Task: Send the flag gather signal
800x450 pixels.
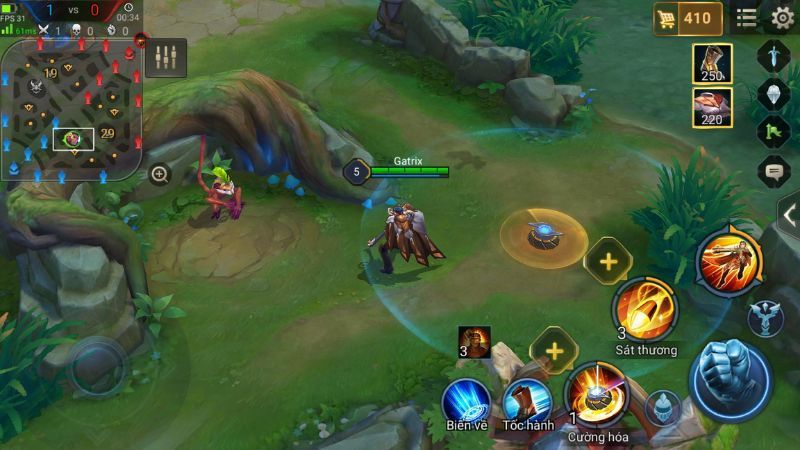Action: tap(775, 131)
